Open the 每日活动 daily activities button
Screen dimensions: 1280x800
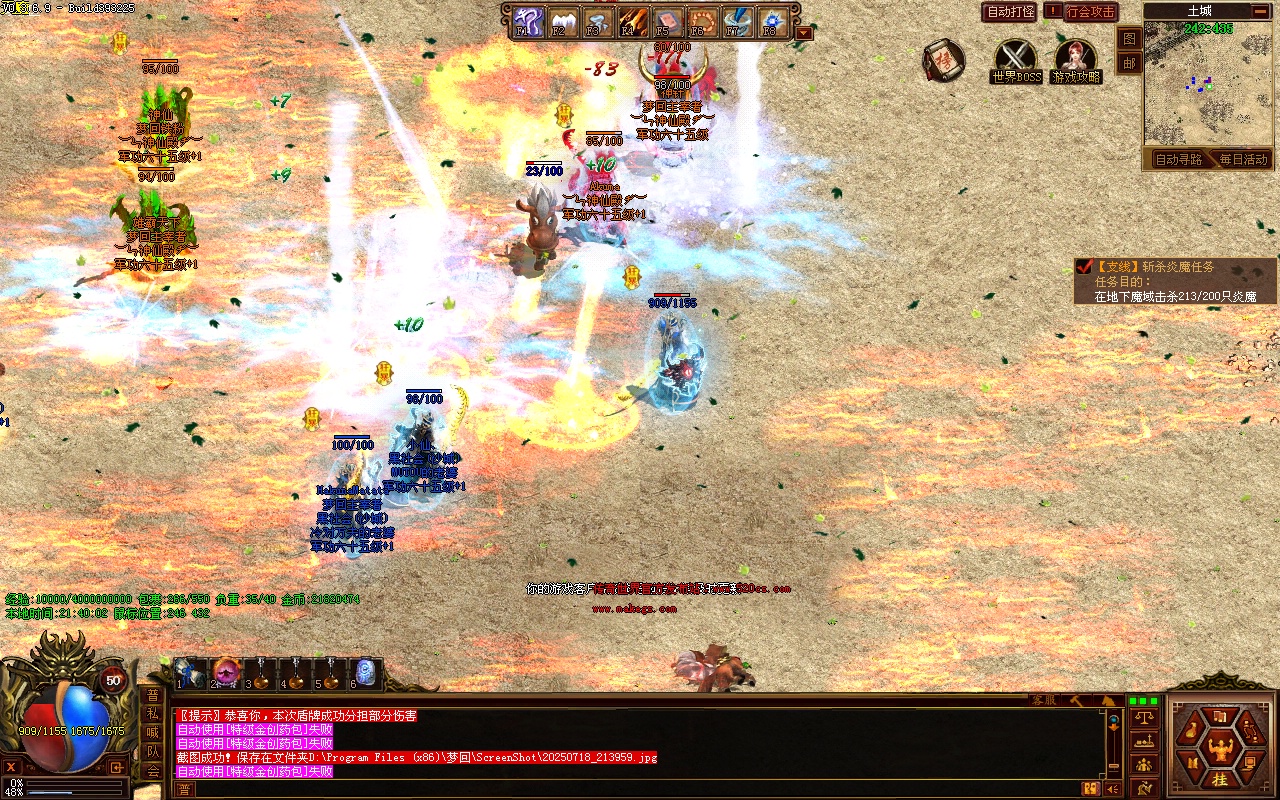click(1242, 159)
